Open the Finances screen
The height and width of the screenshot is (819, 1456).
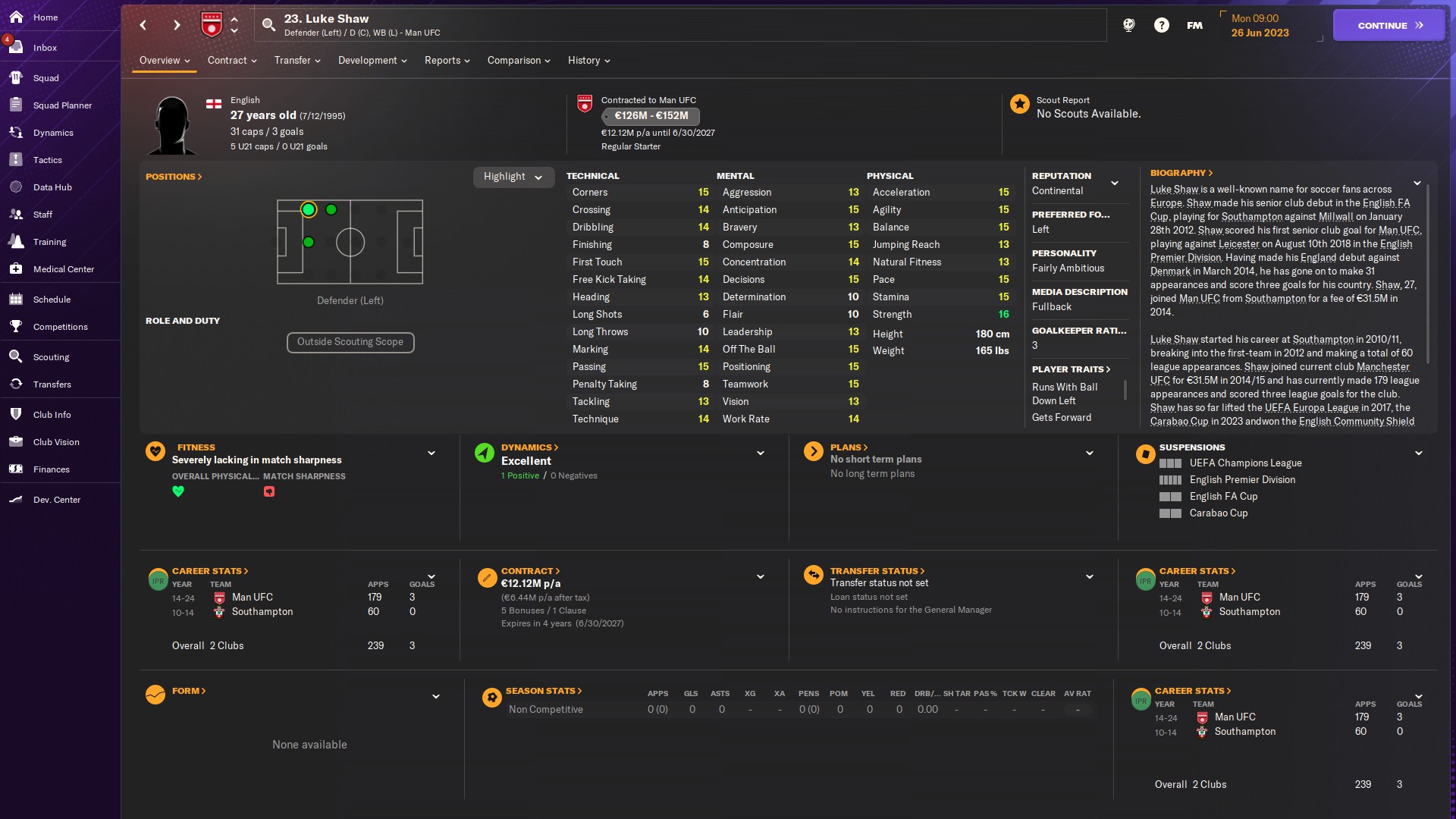(52, 469)
